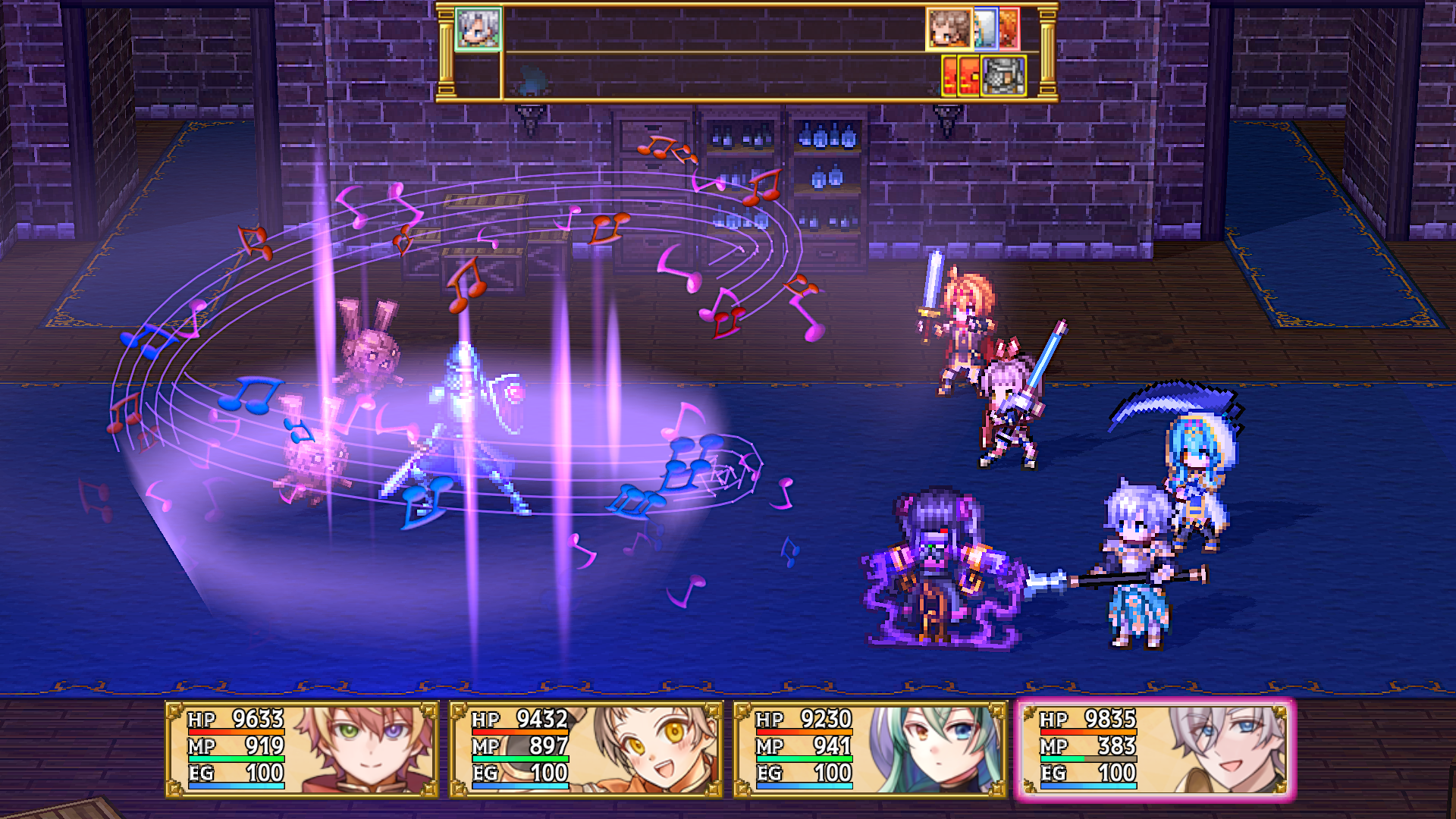The height and width of the screenshot is (819, 1456).
Task: Click the red-framed enemy portrait in the turn bar
Action: click(1009, 29)
